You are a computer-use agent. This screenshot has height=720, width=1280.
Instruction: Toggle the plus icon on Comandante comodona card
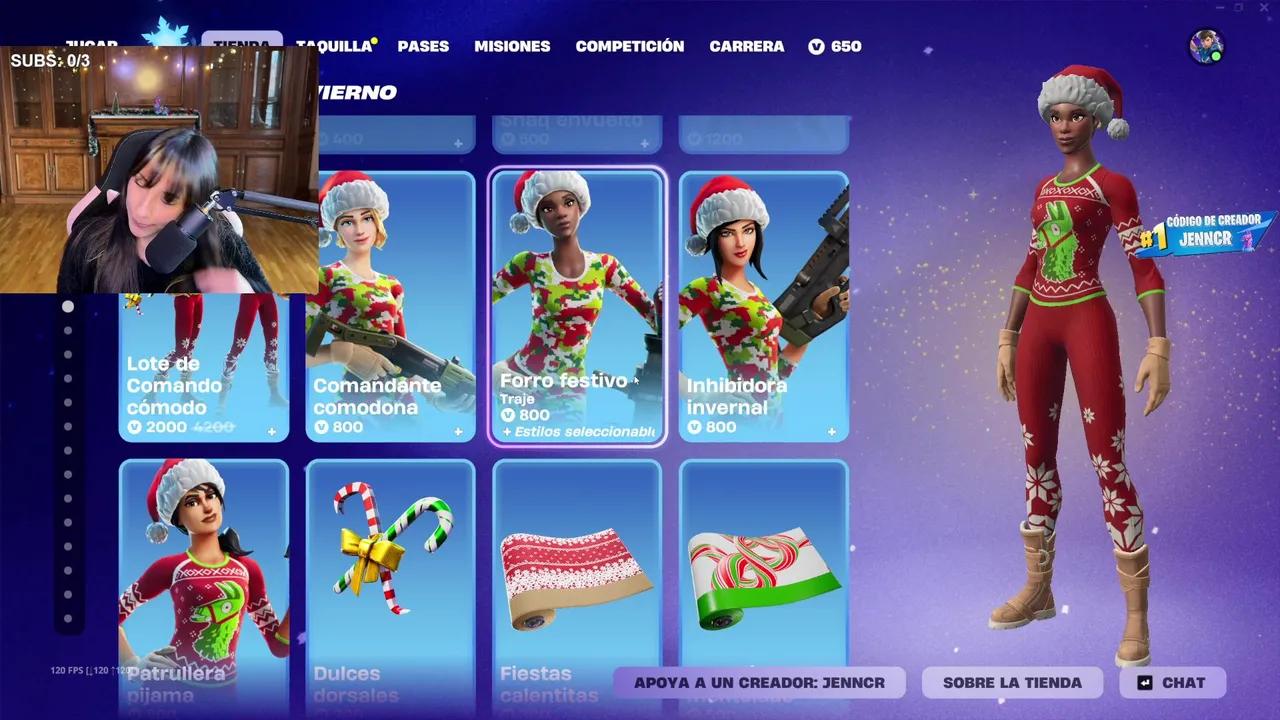point(459,431)
